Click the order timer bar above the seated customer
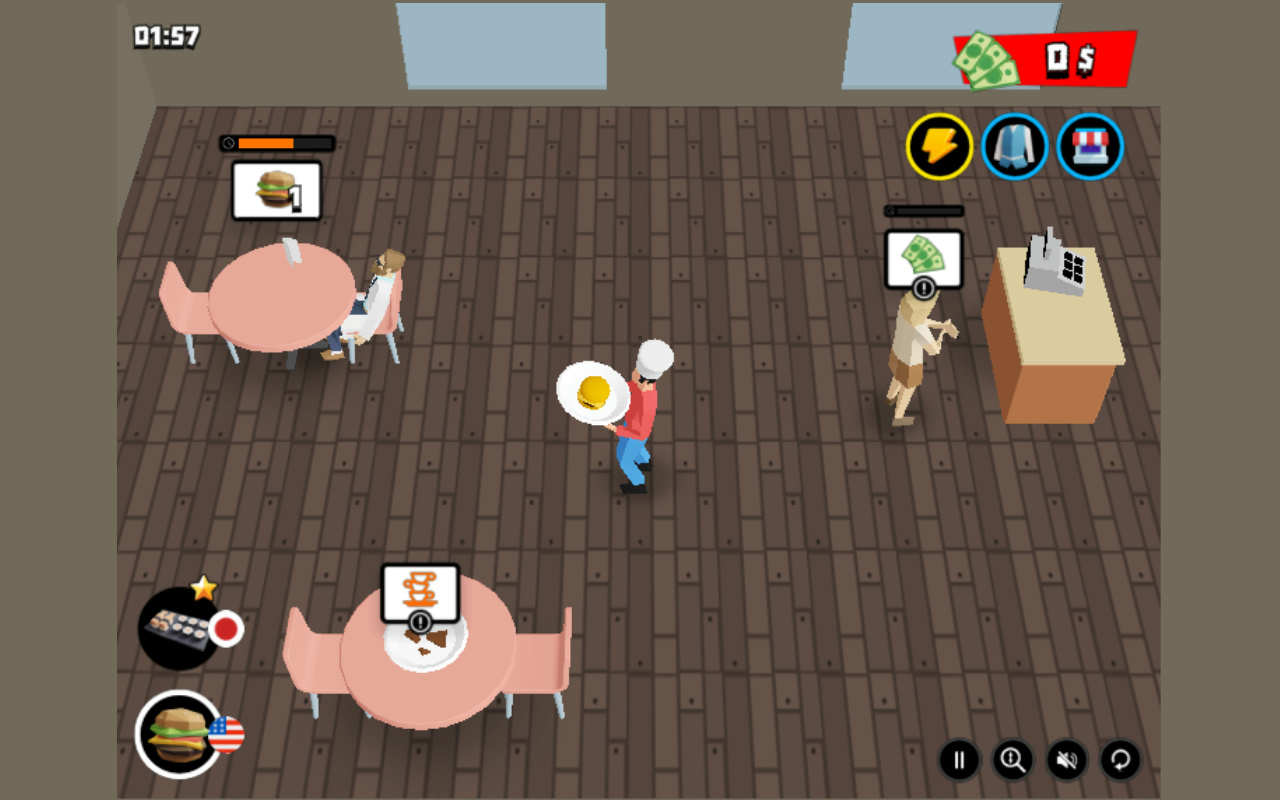Image resolution: width=1280 pixels, height=800 pixels. (x=278, y=143)
